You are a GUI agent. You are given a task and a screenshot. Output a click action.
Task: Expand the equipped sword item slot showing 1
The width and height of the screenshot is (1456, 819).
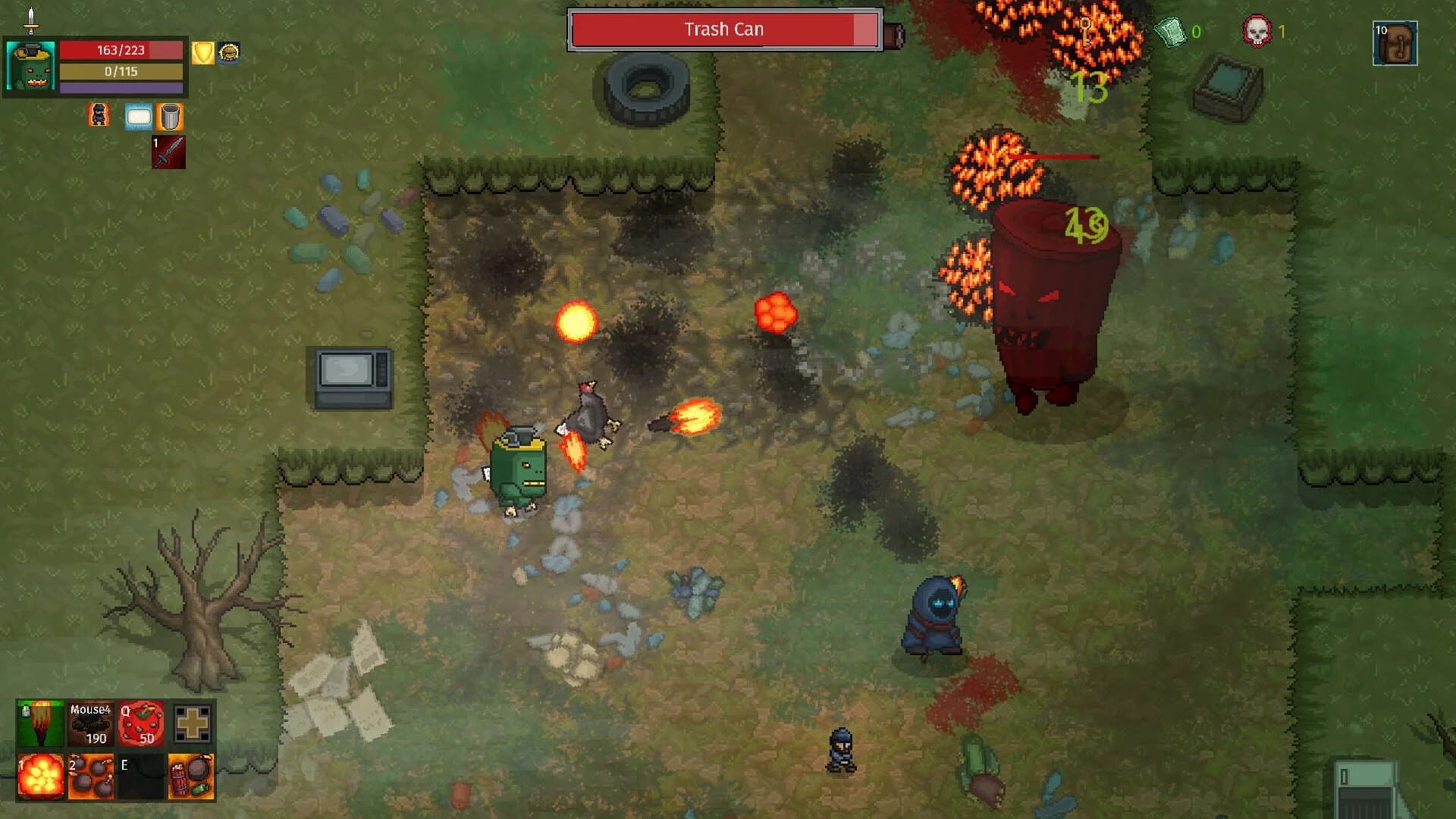point(168,153)
